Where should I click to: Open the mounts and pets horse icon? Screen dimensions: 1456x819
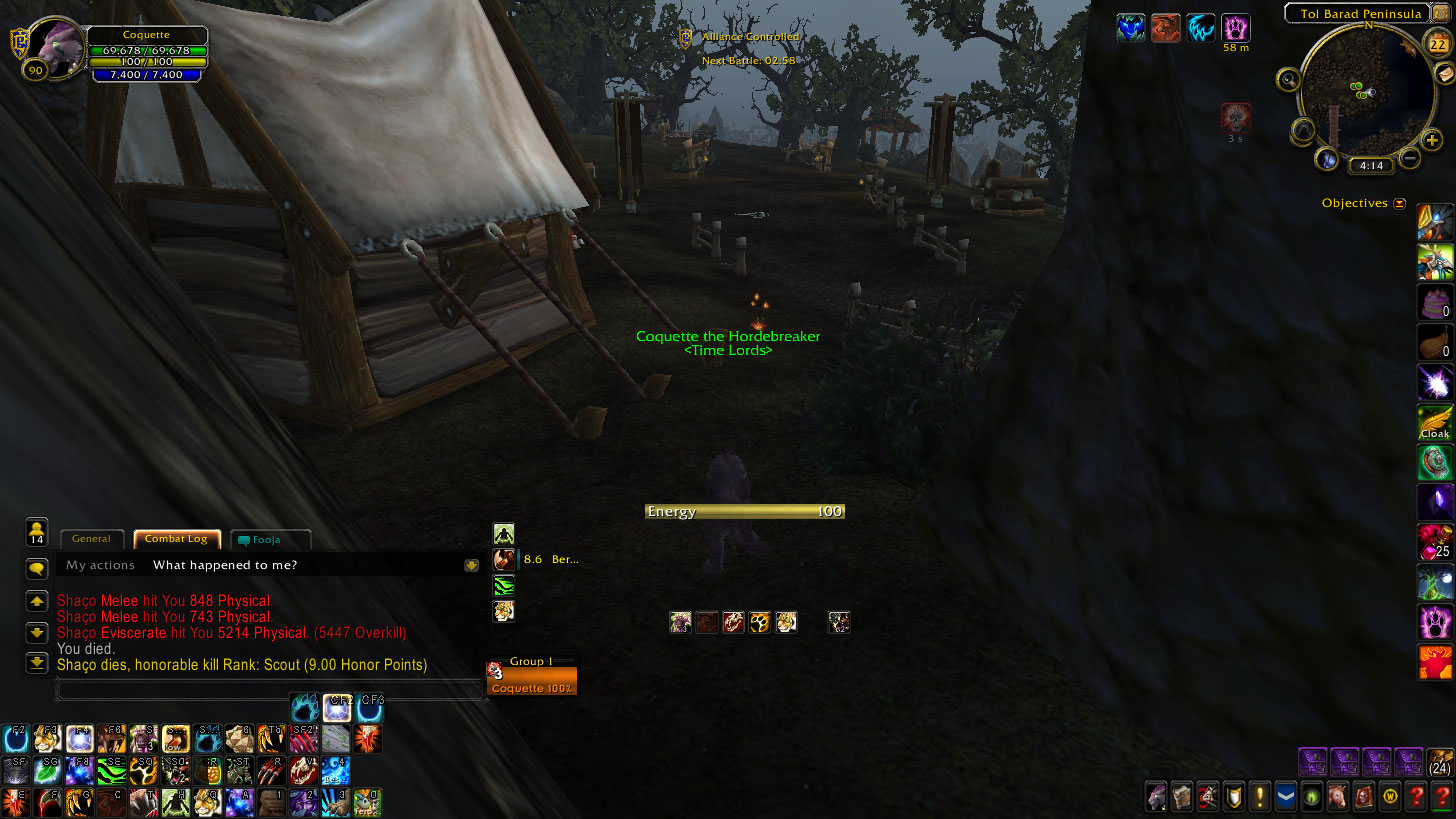coord(1337,797)
